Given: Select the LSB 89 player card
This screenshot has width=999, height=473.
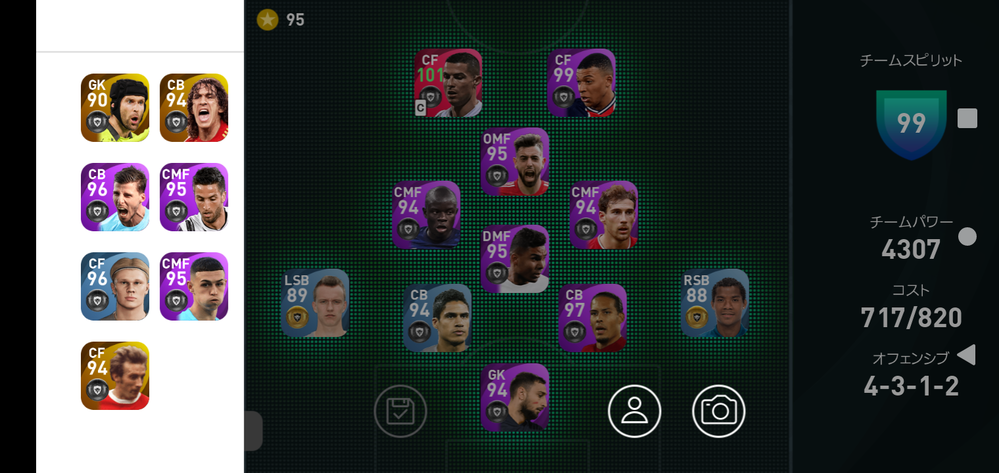Looking at the screenshot, I should 315,303.
